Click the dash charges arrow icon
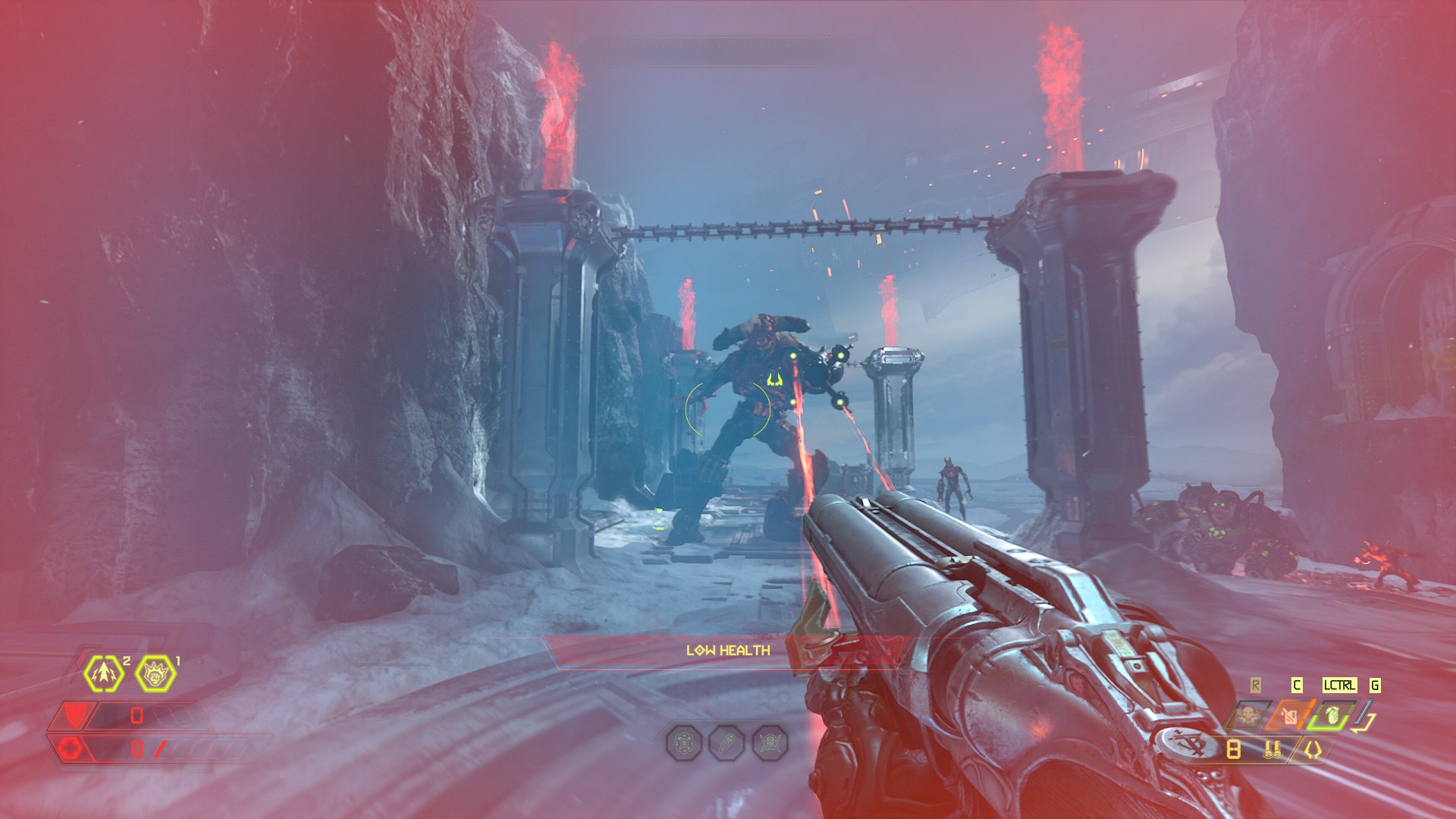 (104, 673)
